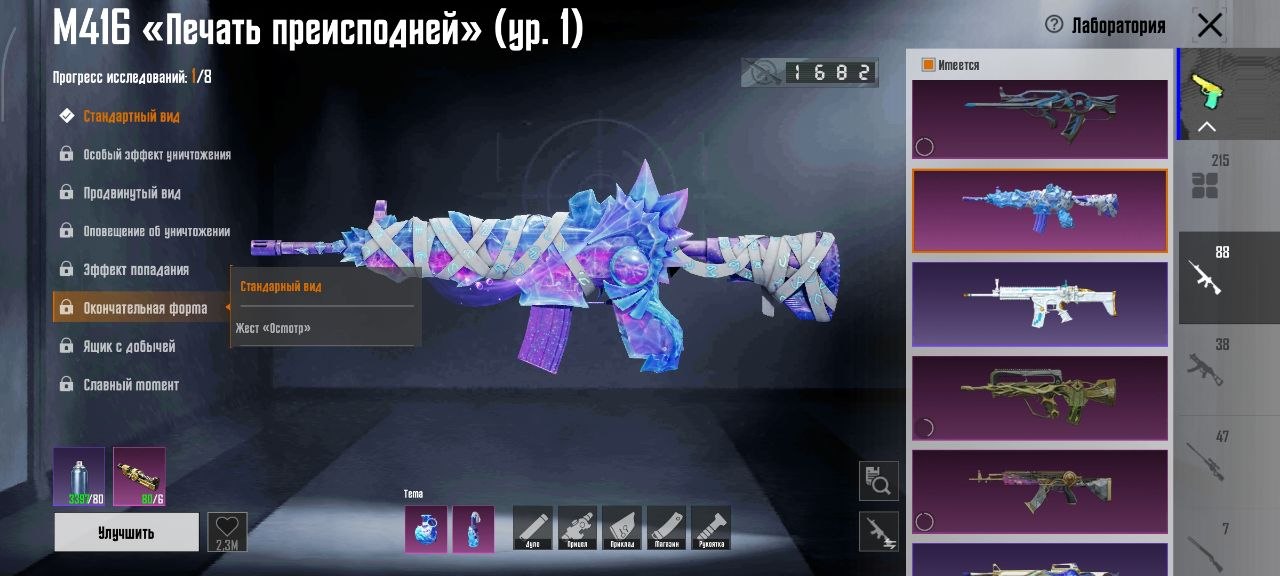Open Оповещение об уничтожении entry
1280x576 pixels.
tap(156, 231)
